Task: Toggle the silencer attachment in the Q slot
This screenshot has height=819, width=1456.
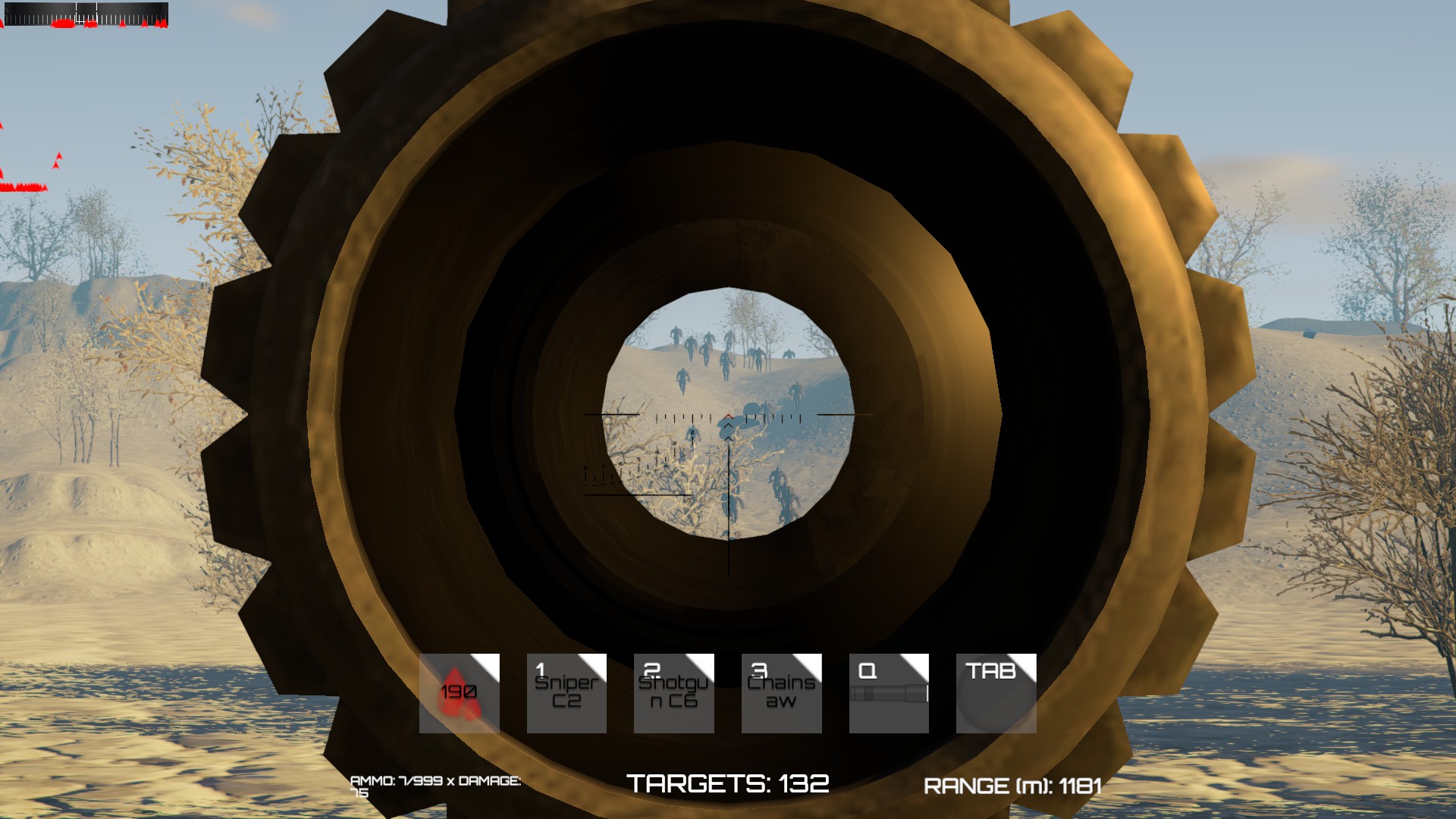Action: [888, 692]
